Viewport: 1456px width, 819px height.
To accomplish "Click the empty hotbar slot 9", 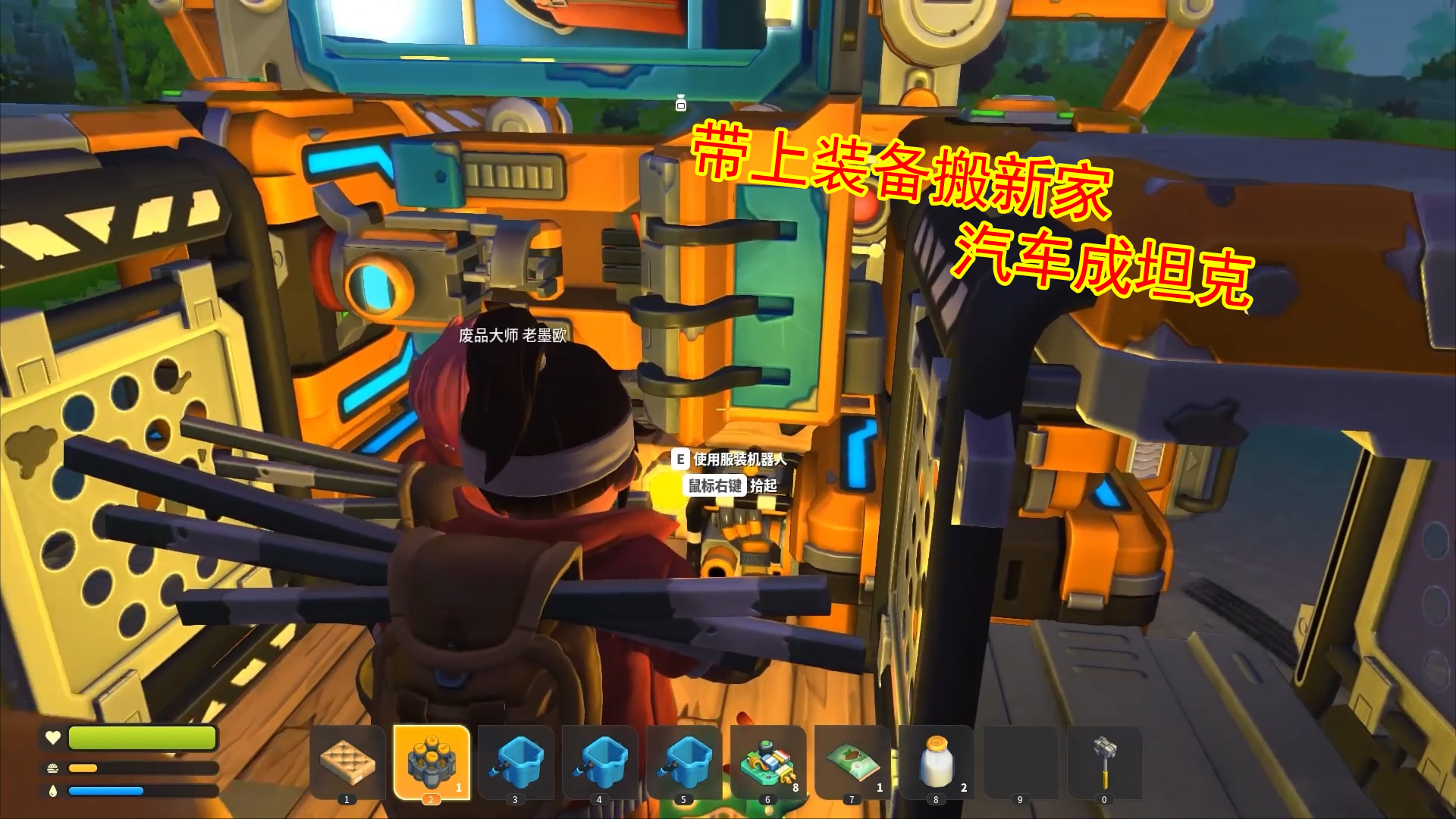I will 1020,762.
